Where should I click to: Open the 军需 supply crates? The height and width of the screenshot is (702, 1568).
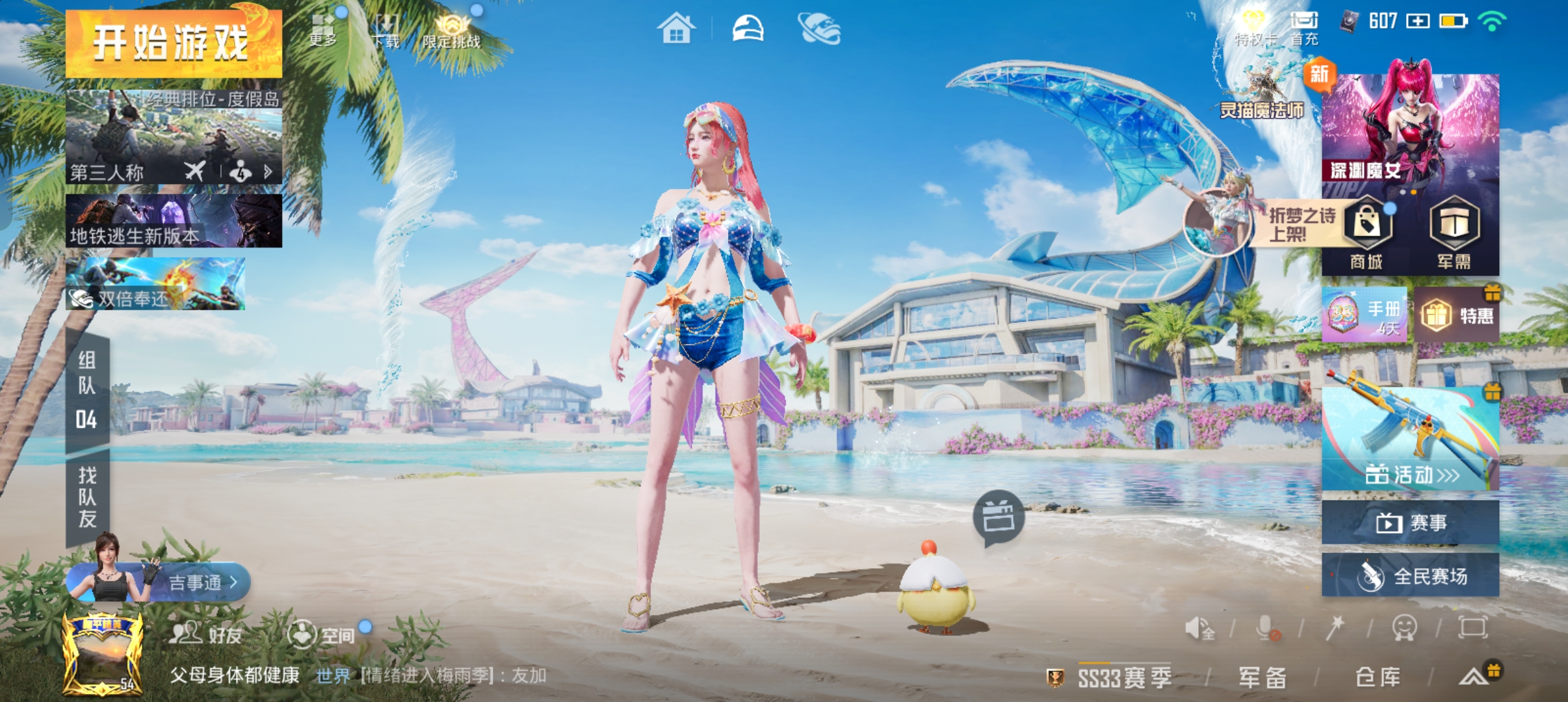pos(1454,234)
